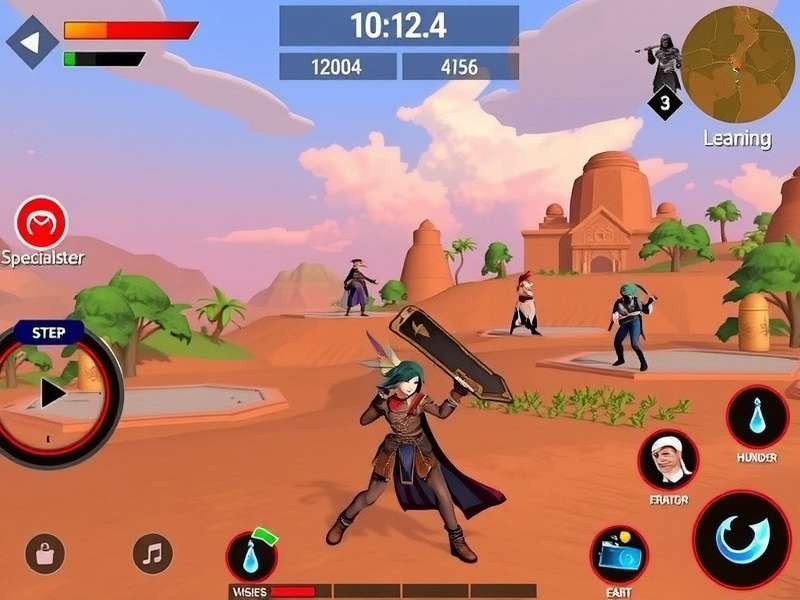Toggle the music note button
Image resolution: width=800 pixels, height=600 pixels.
[153, 553]
